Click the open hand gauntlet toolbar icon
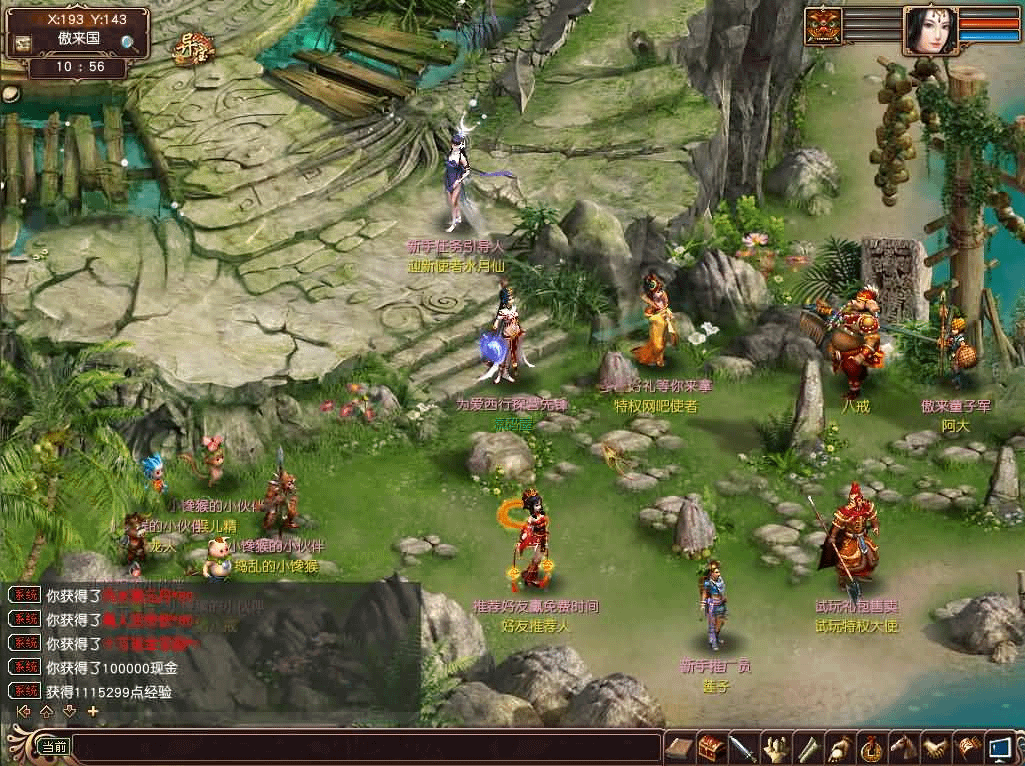Image resolution: width=1025 pixels, height=766 pixels. [x=775, y=747]
